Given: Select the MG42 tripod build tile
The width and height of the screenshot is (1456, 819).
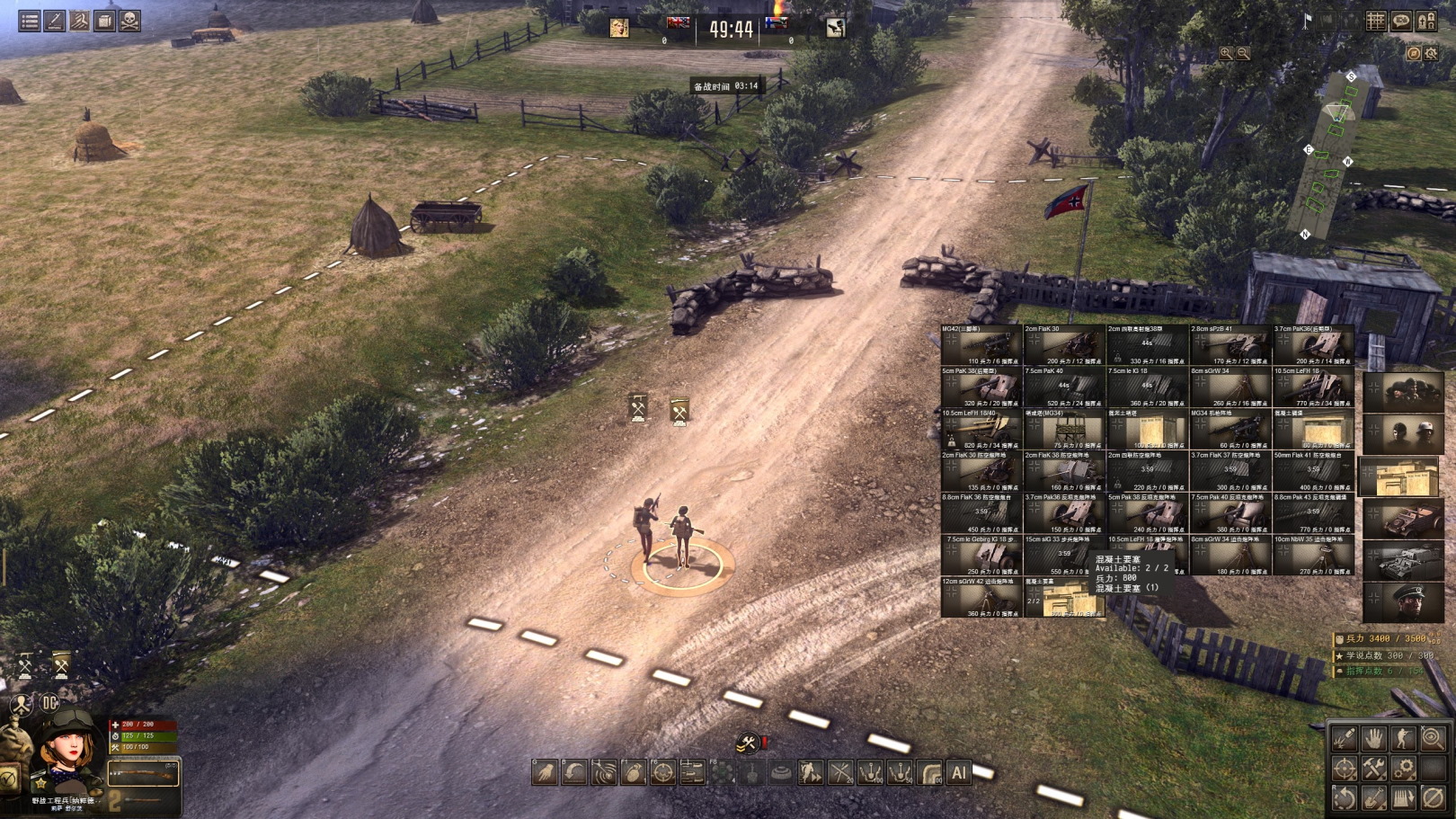Looking at the screenshot, I should point(981,344).
